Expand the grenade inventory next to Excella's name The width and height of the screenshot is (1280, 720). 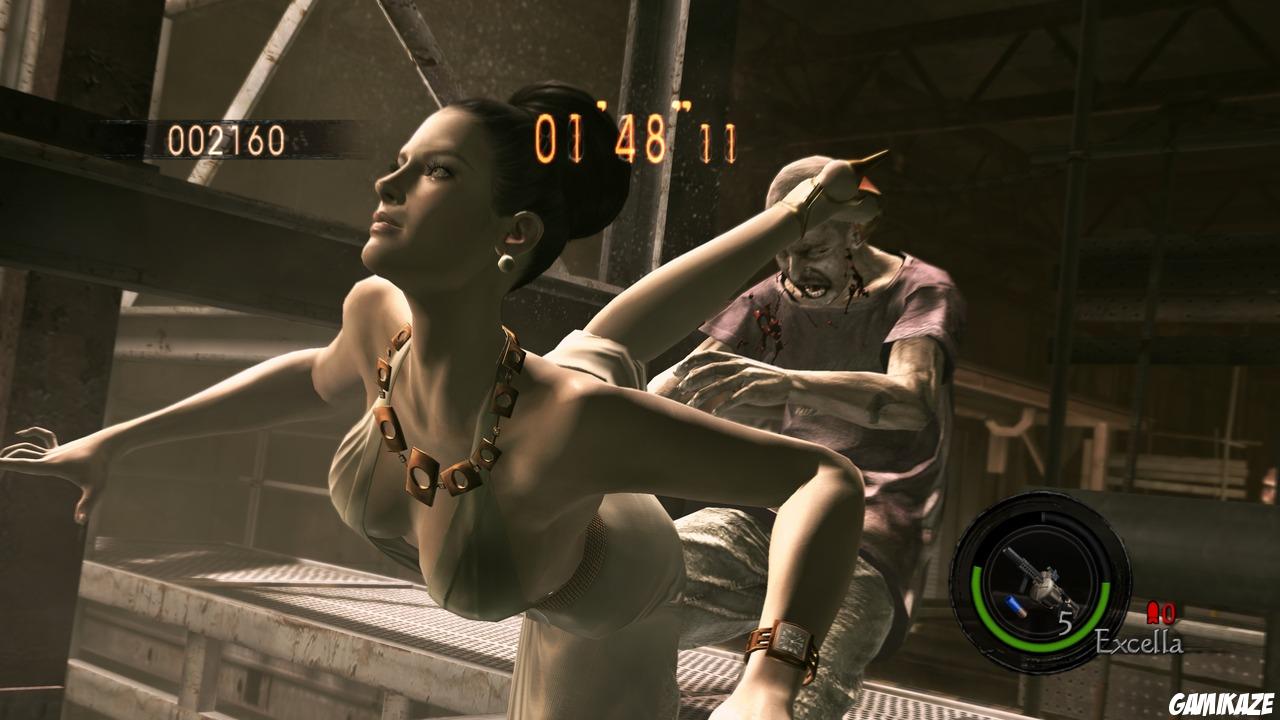[1160, 613]
